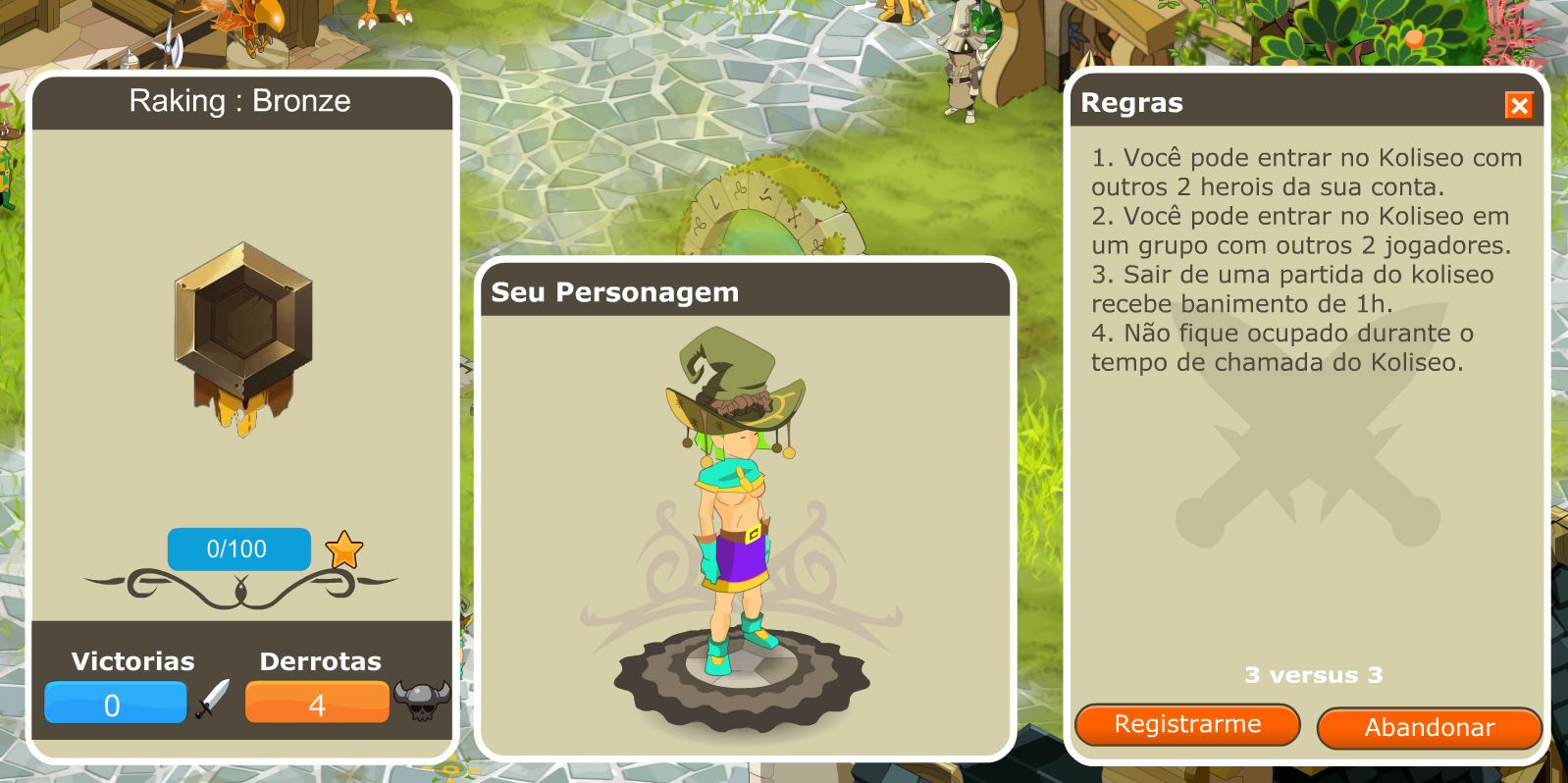The height and width of the screenshot is (783, 1568).
Task: Close the Regras panel
Action: click(1518, 105)
